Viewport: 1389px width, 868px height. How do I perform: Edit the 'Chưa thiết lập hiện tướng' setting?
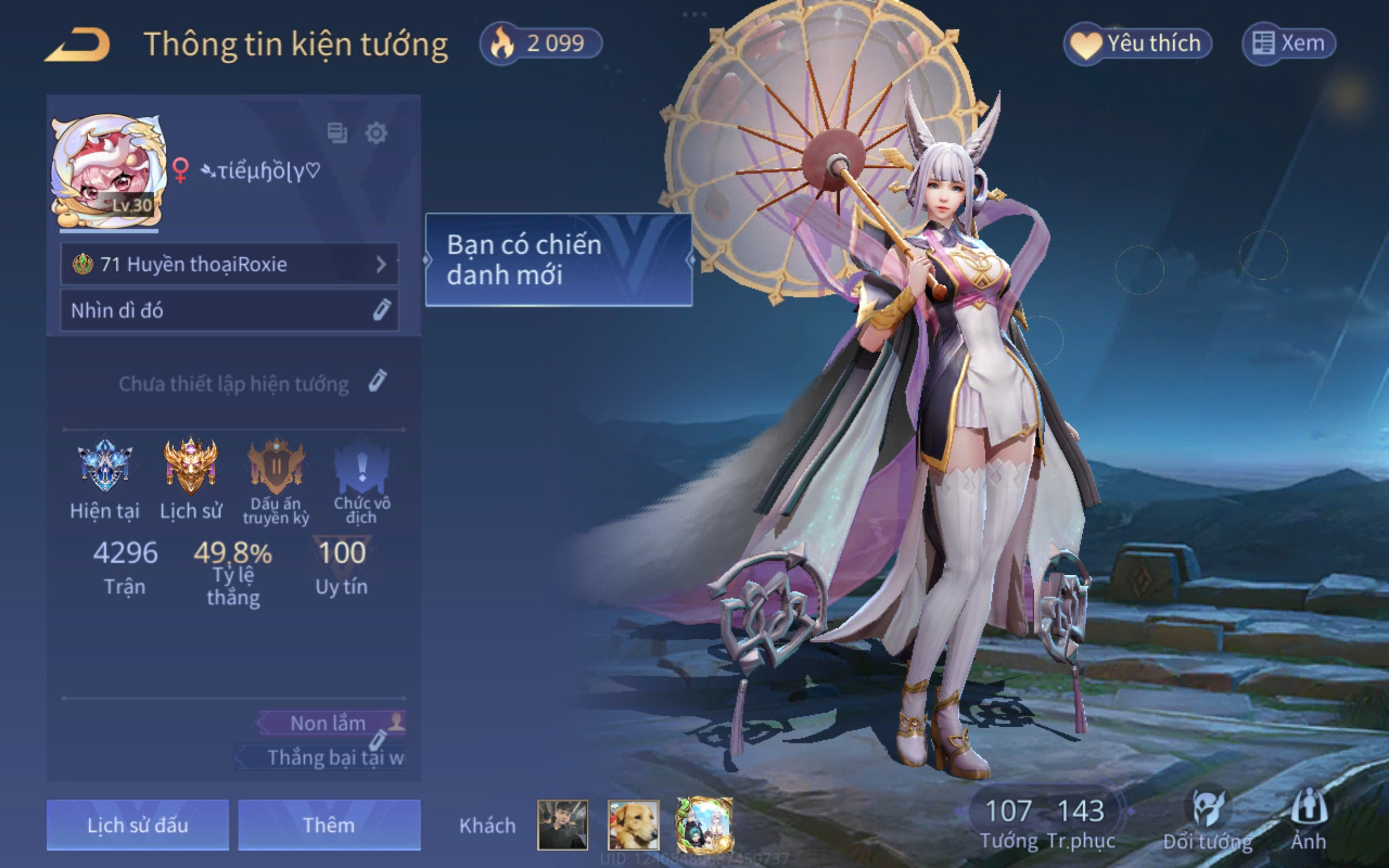coord(377,381)
